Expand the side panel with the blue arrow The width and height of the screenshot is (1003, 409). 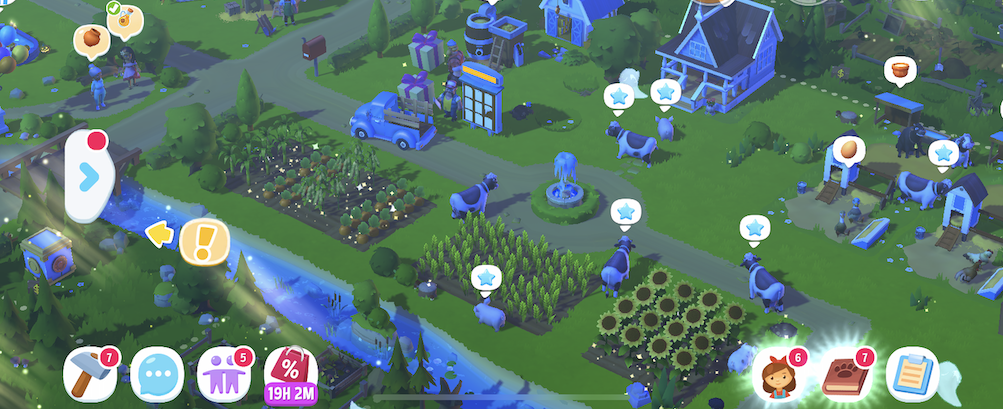89,177
